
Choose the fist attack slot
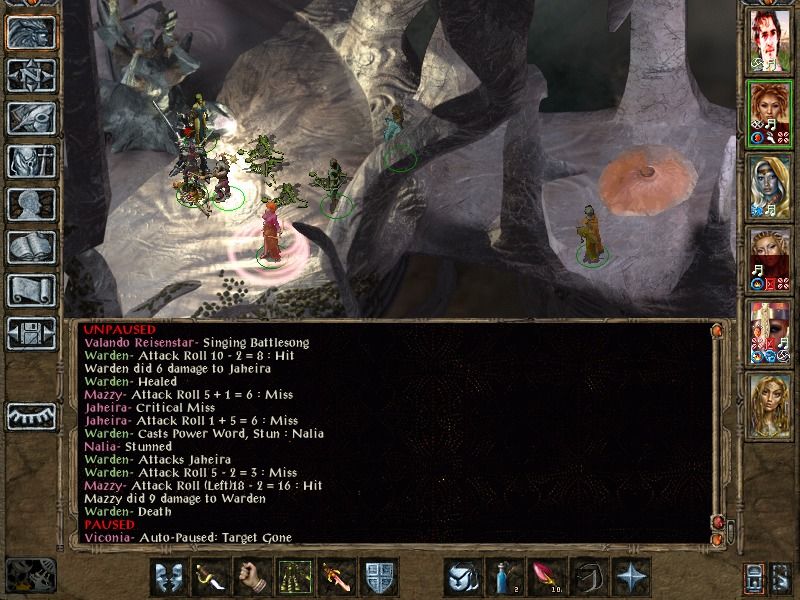(251, 578)
